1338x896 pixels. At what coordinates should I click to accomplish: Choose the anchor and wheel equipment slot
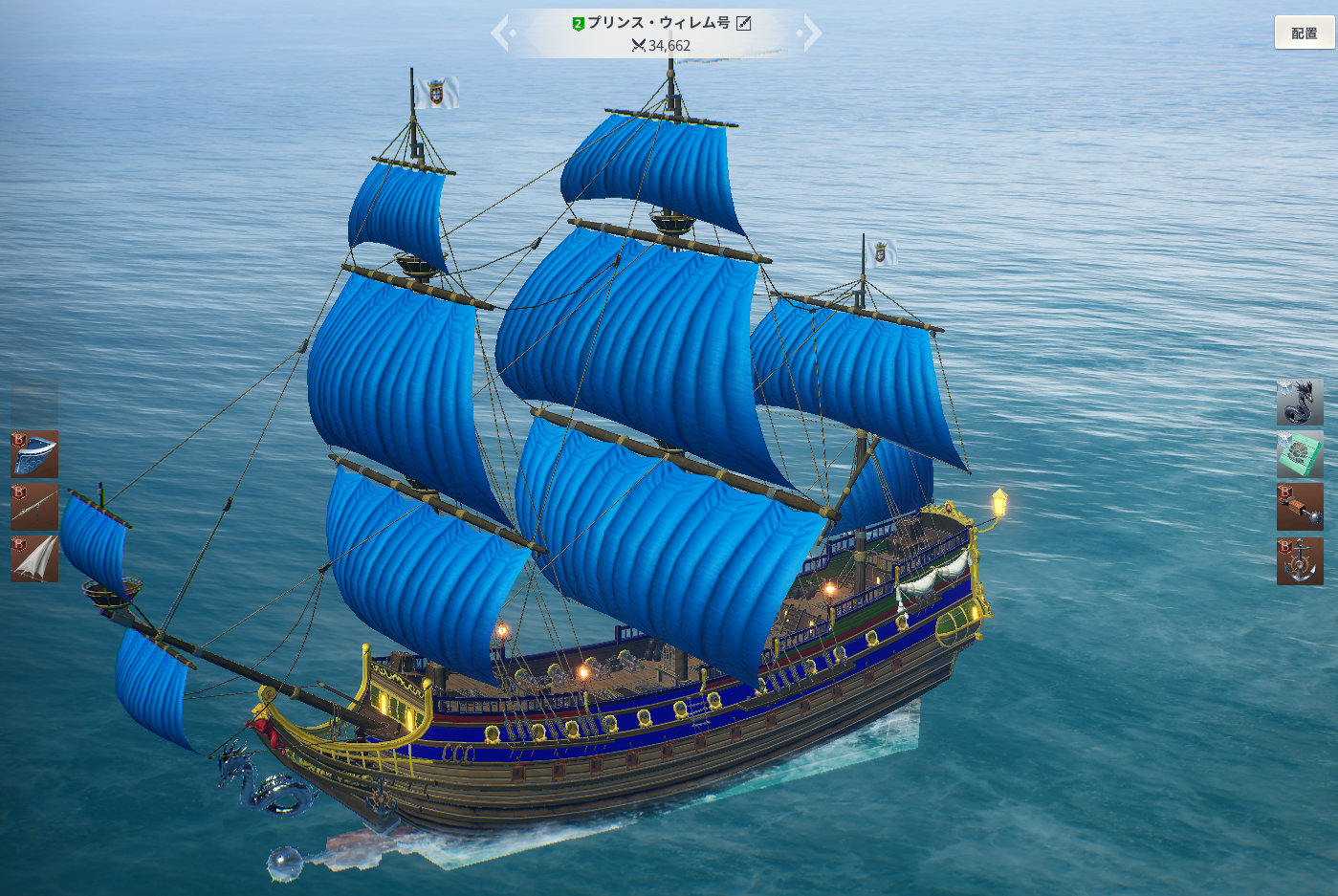tap(1300, 561)
